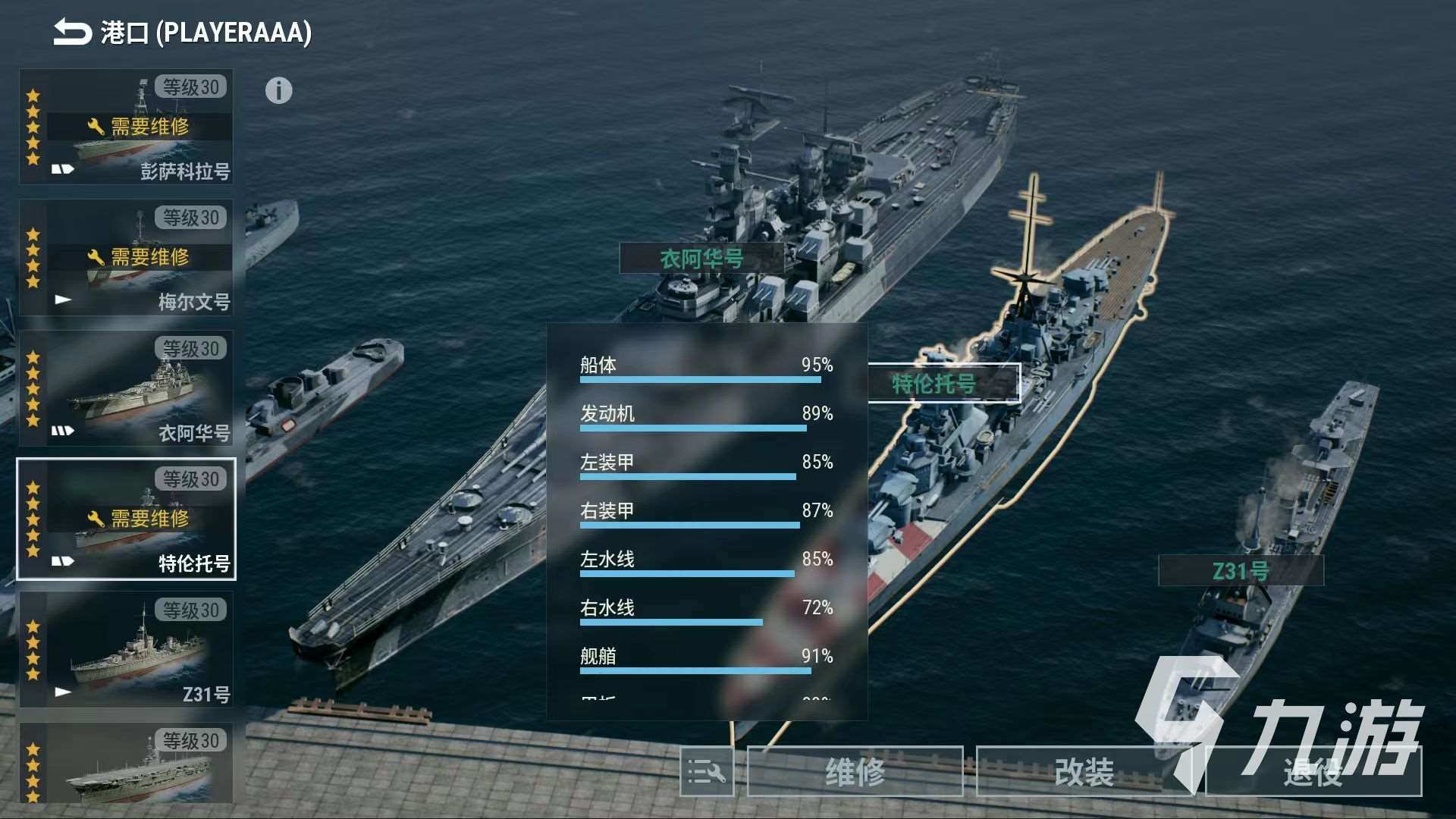Click the 等级30 badge on the Z31号 card
1456x819 pixels.
pyautogui.click(x=190, y=610)
